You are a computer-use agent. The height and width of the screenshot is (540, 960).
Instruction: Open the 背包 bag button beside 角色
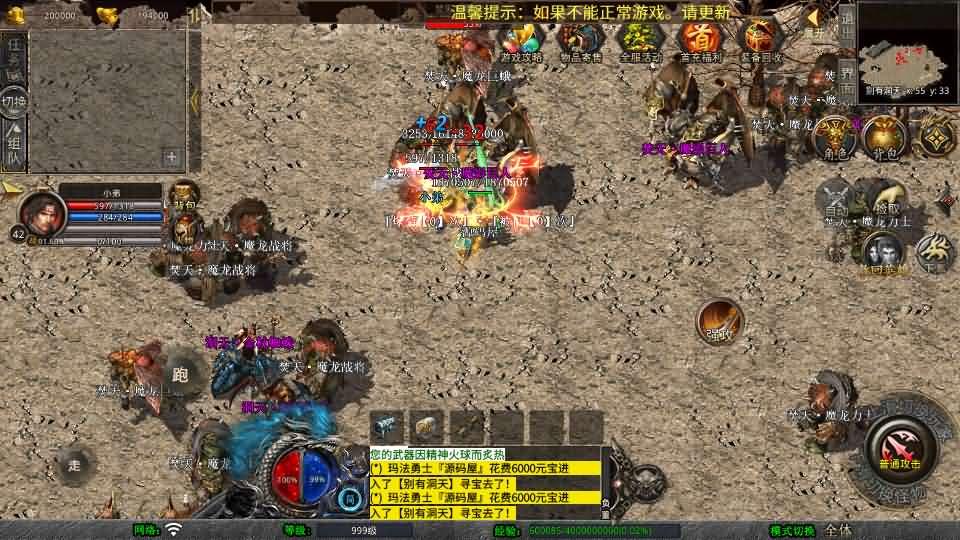click(x=884, y=138)
